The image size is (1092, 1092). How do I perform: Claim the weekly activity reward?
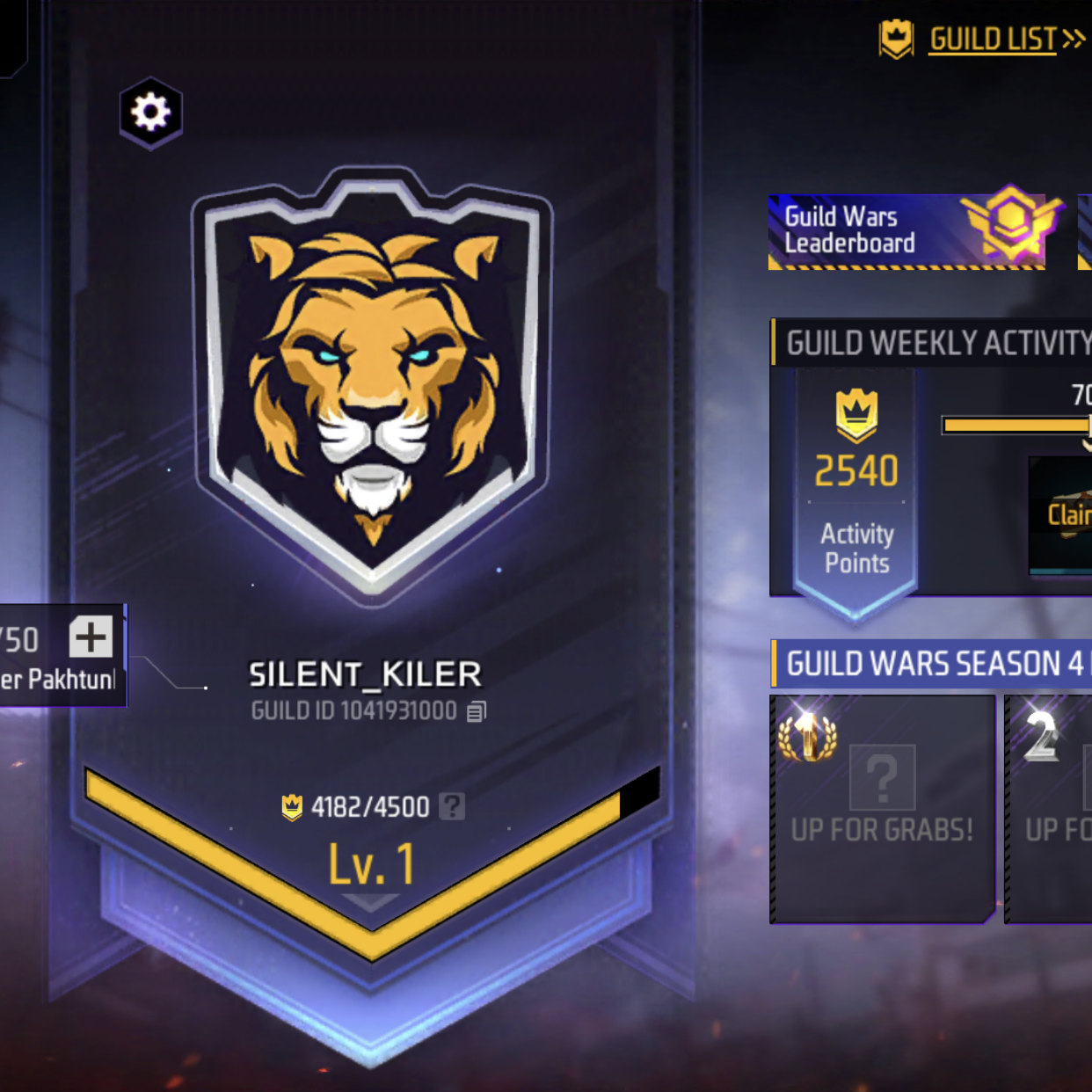click(x=1066, y=514)
